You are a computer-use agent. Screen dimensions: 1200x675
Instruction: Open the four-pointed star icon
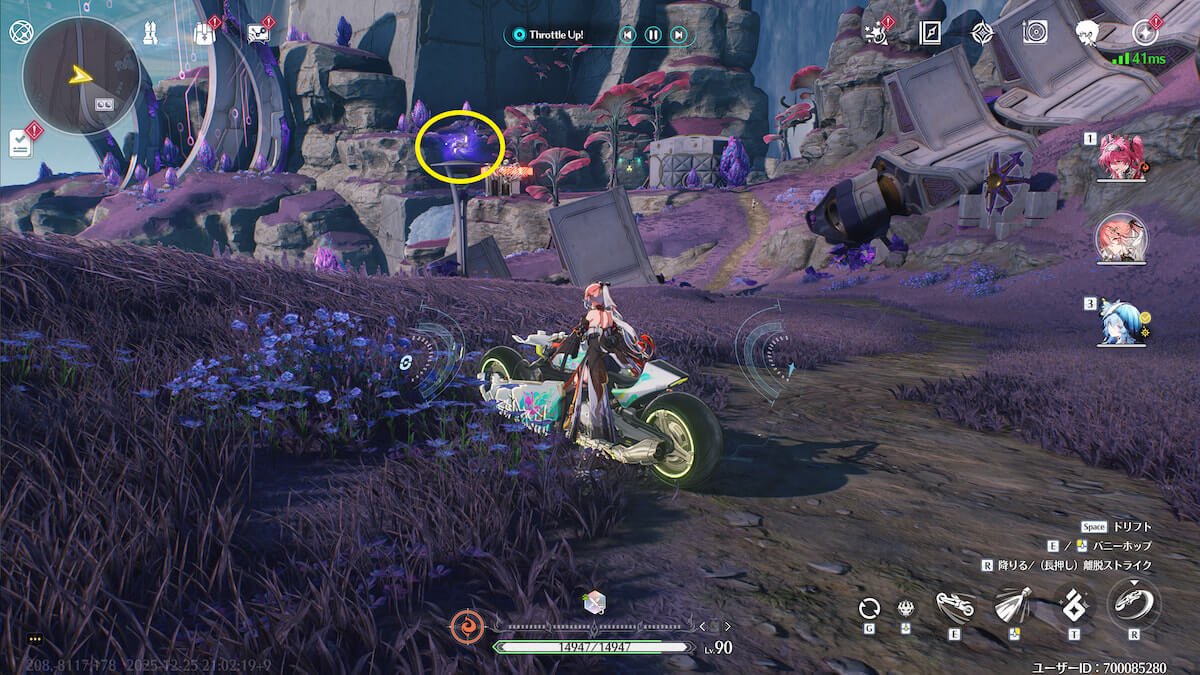(x=983, y=33)
